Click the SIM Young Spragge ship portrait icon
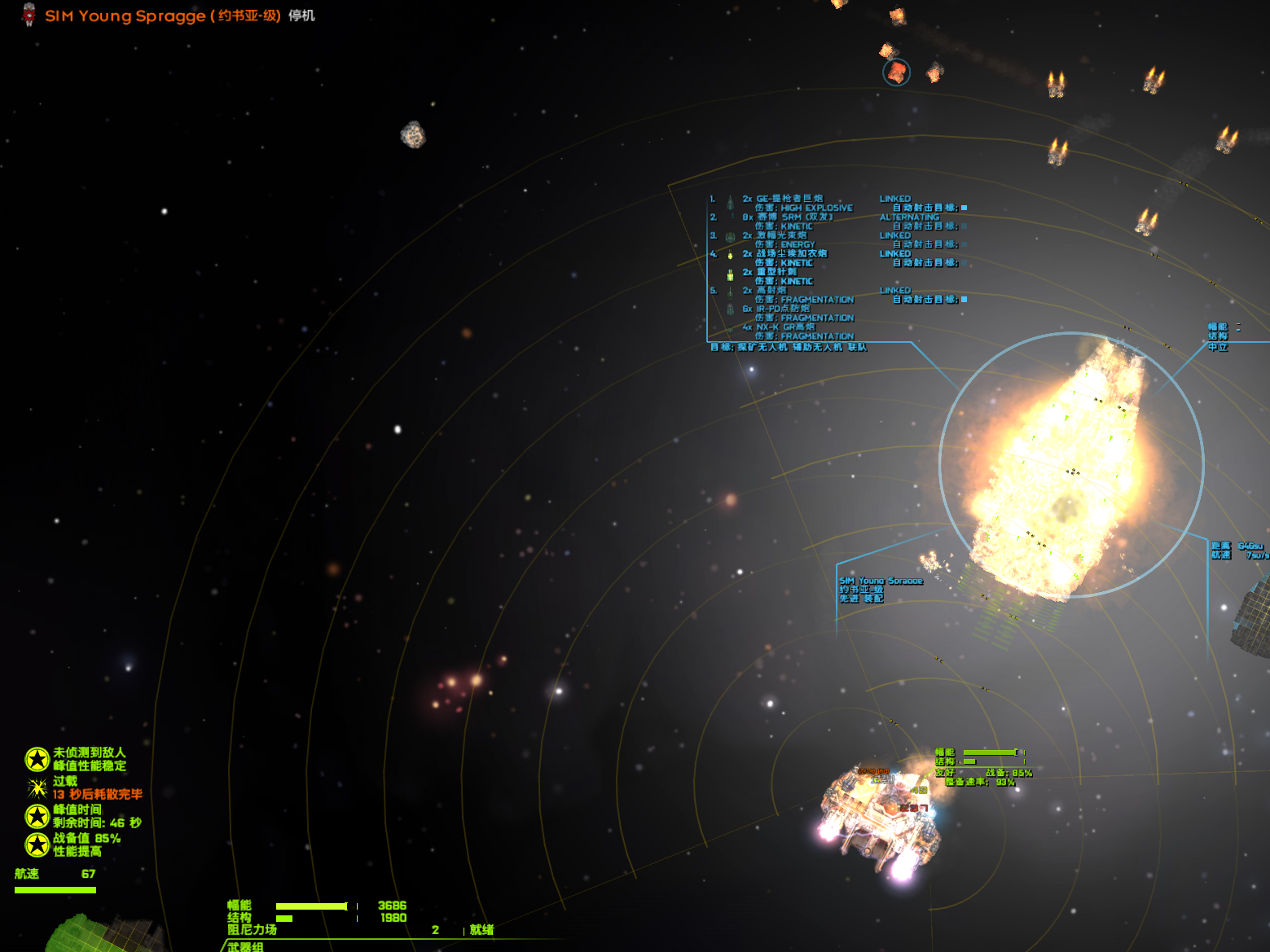This screenshot has height=952, width=1270. pyautogui.click(x=29, y=15)
